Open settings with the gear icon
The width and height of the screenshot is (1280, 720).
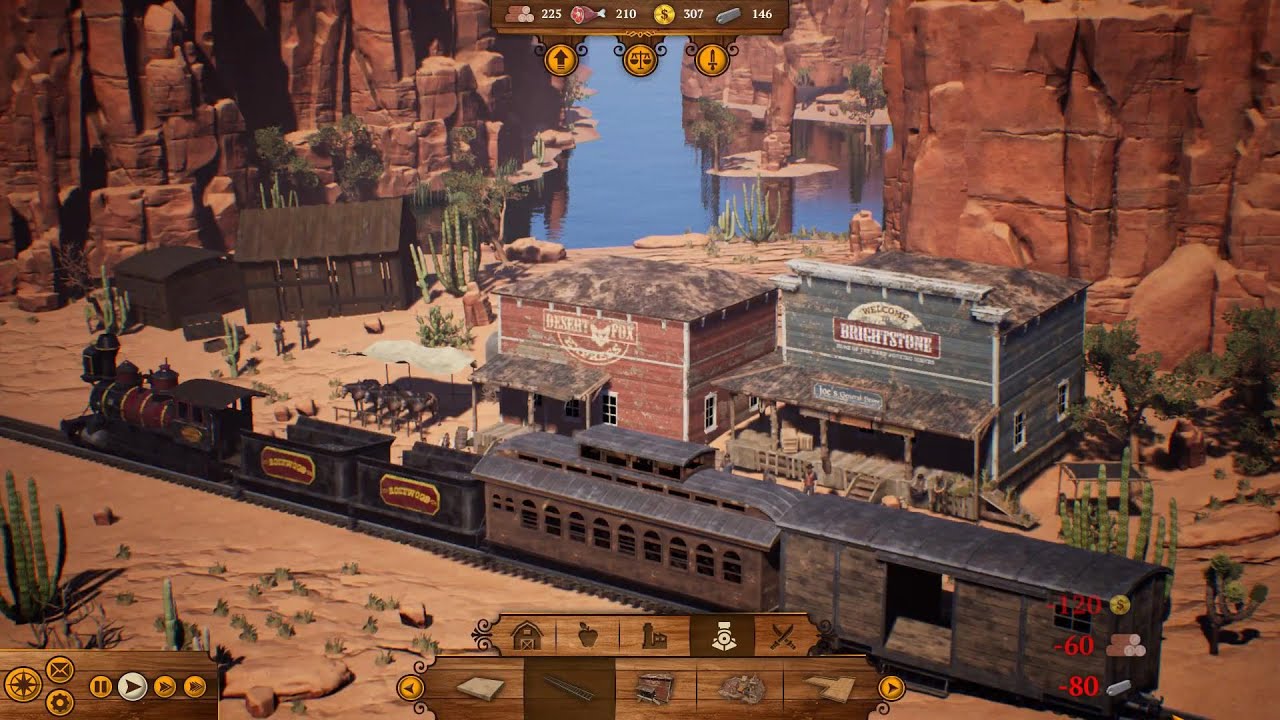[x=60, y=702]
